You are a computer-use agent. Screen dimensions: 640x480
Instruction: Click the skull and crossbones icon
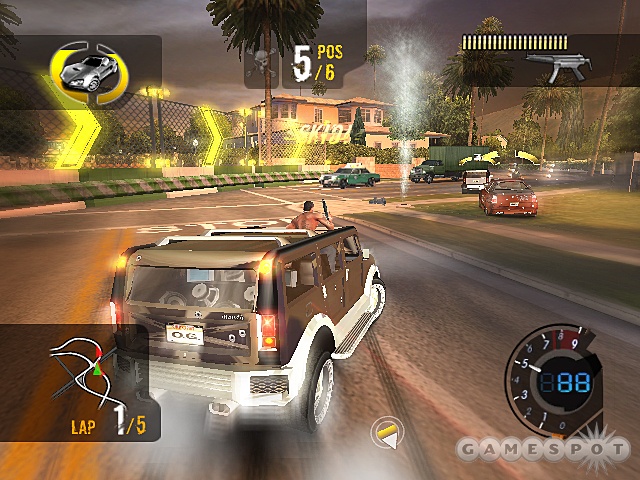[x=266, y=60]
